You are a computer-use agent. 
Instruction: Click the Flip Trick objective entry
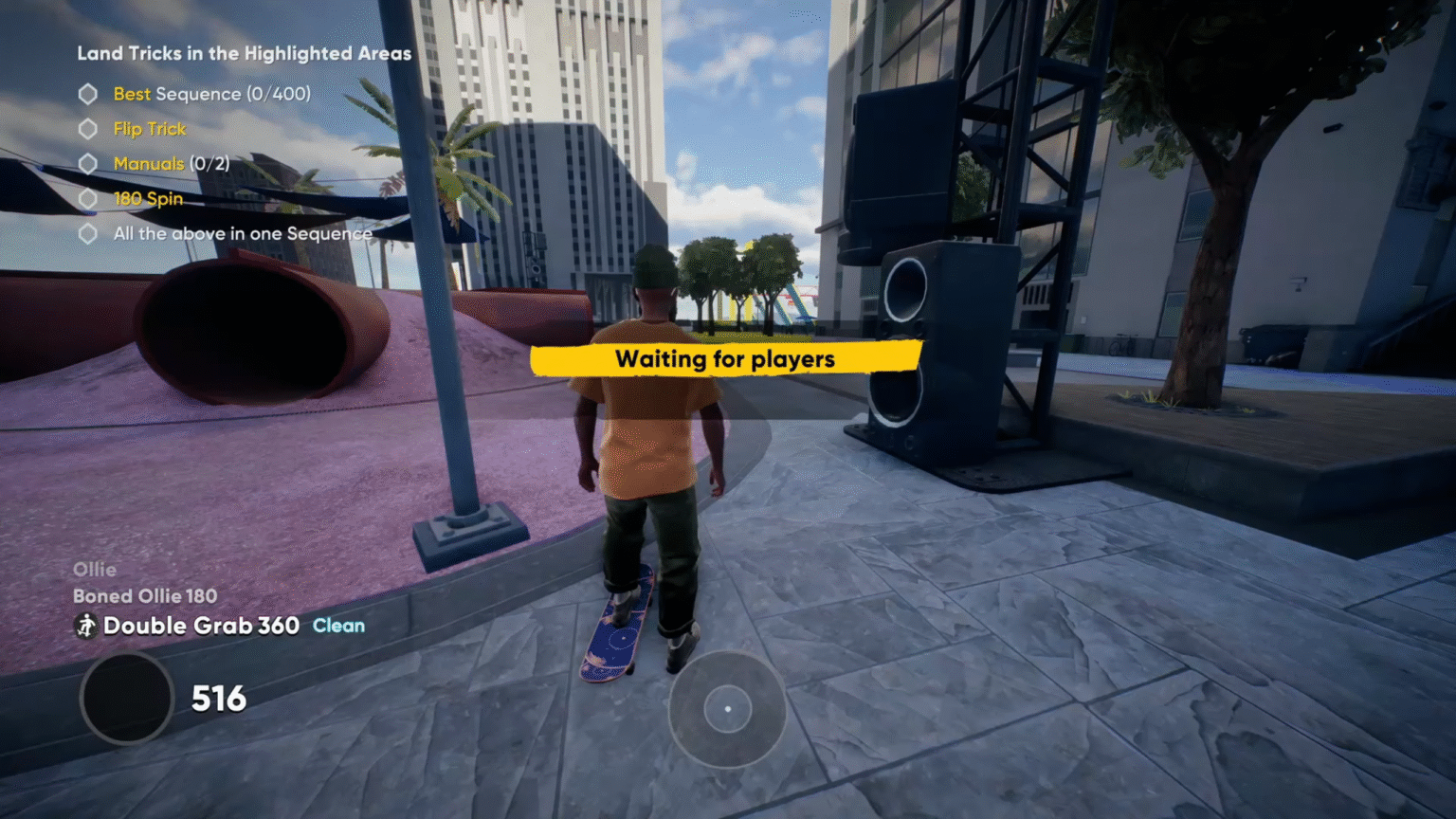pos(150,129)
